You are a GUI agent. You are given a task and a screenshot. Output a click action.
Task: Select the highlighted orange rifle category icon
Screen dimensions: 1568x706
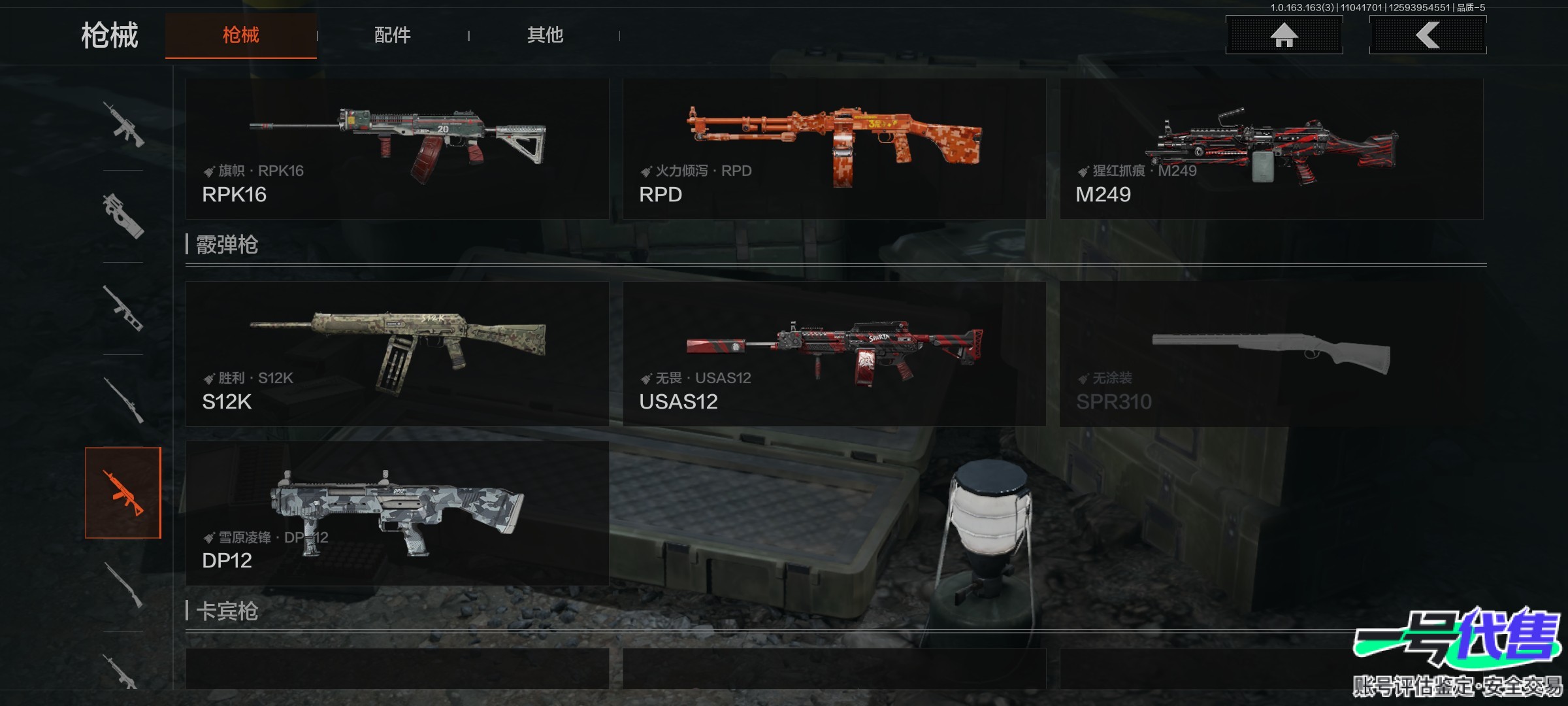pos(123,493)
